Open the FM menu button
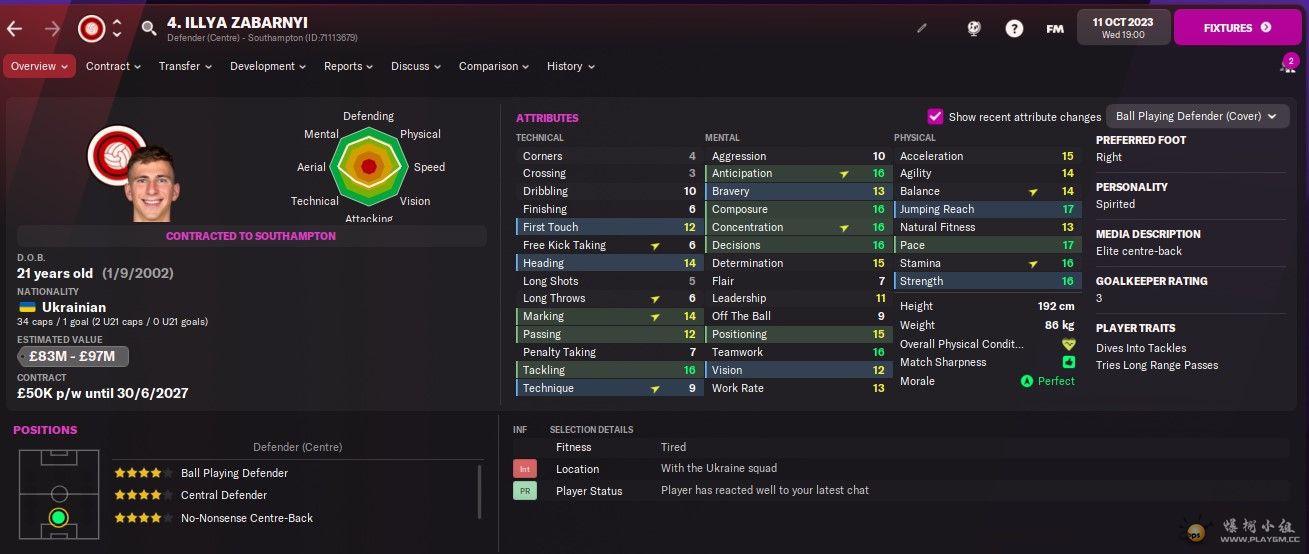The width and height of the screenshot is (1309, 554). (1055, 29)
